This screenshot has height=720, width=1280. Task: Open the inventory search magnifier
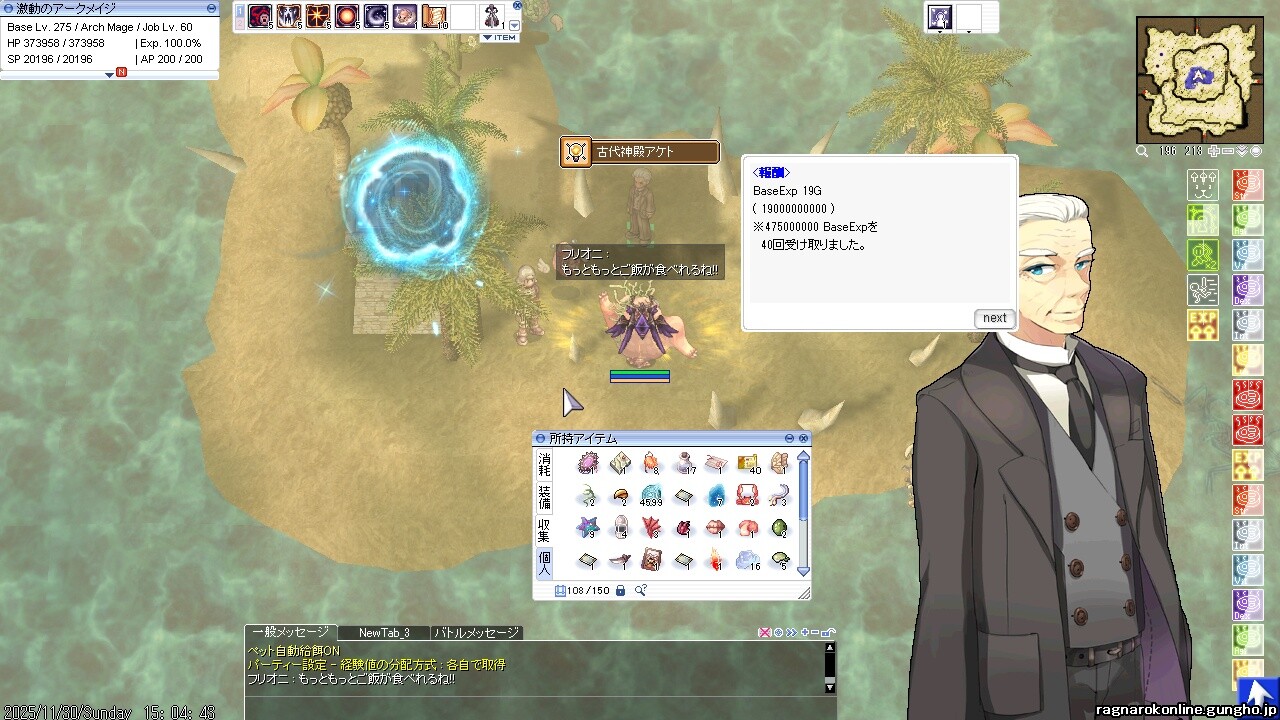tap(641, 591)
